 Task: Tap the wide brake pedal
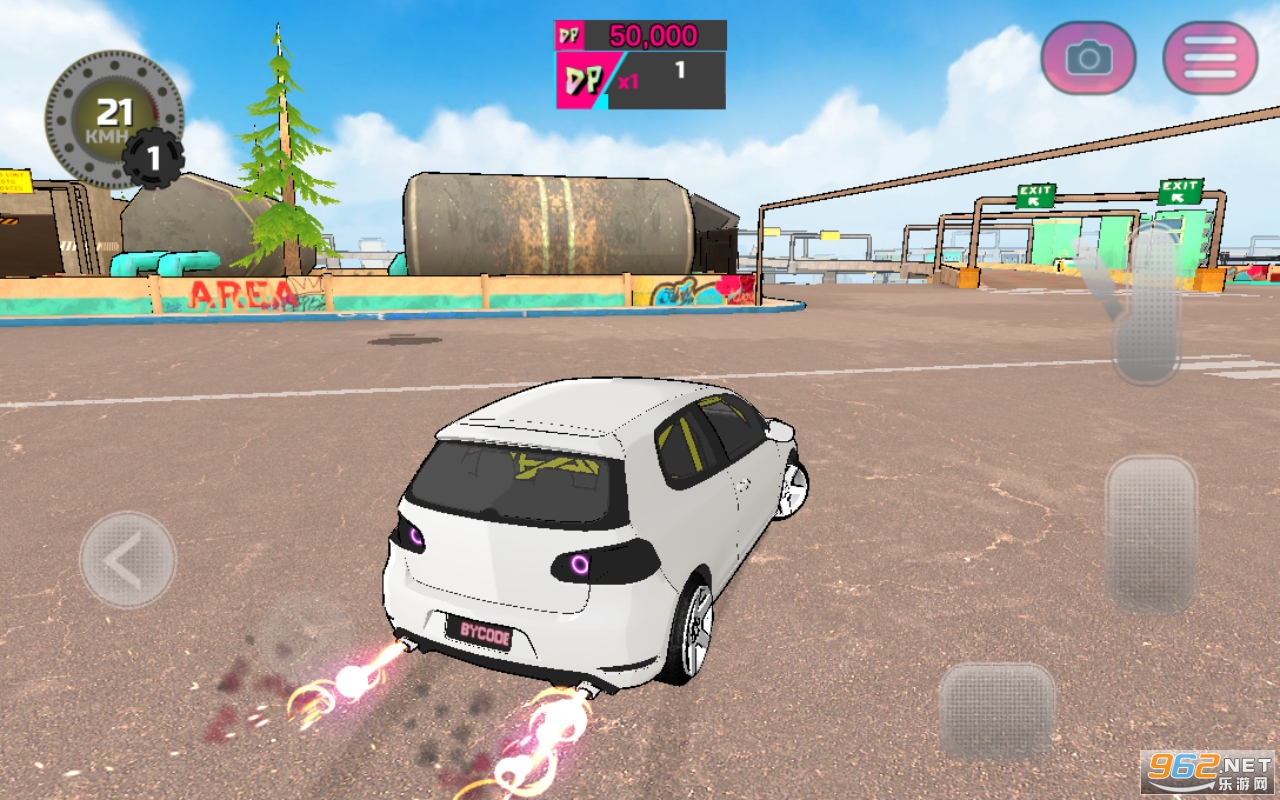tap(996, 710)
